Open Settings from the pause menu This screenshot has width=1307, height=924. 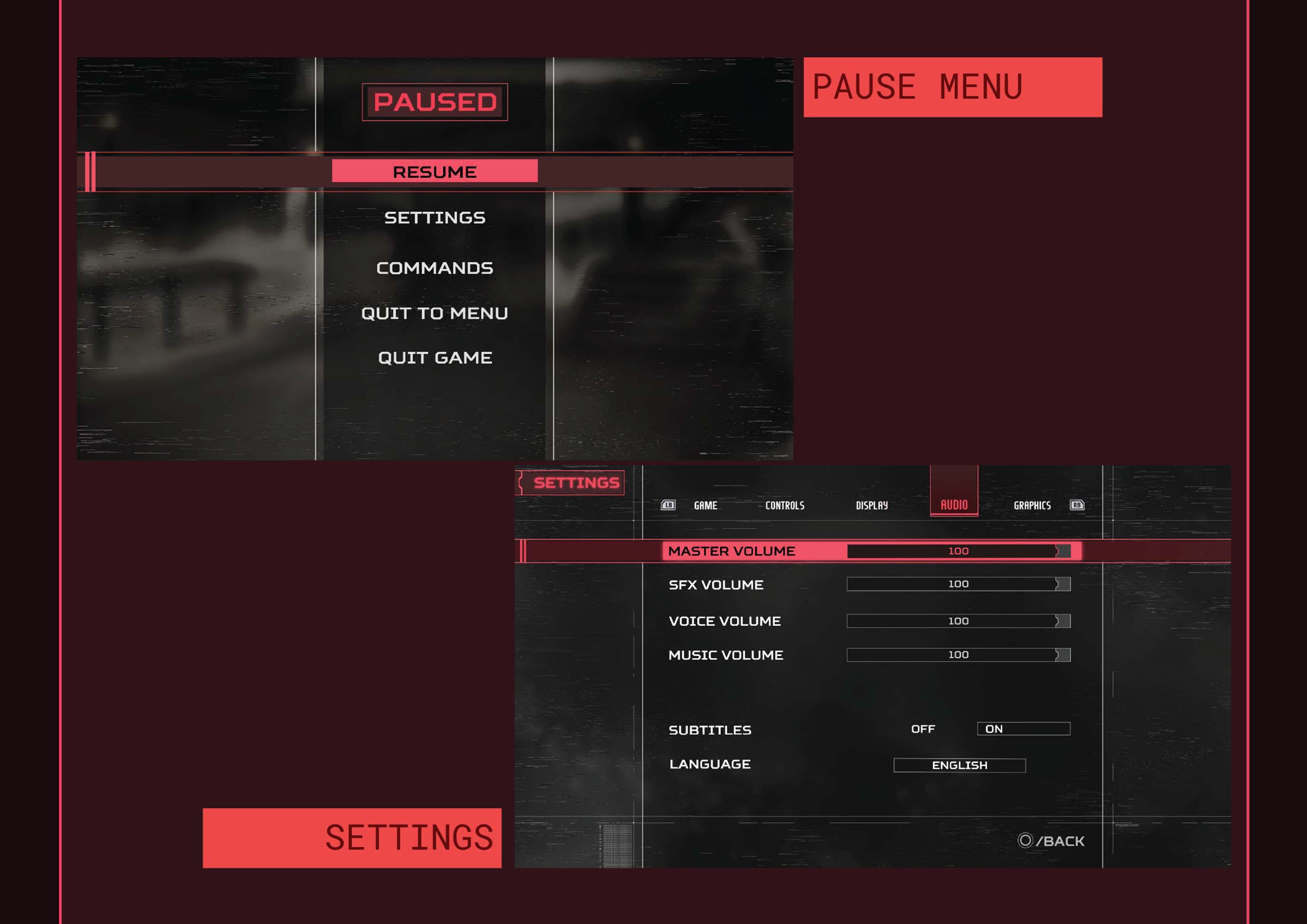pos(434,218)
